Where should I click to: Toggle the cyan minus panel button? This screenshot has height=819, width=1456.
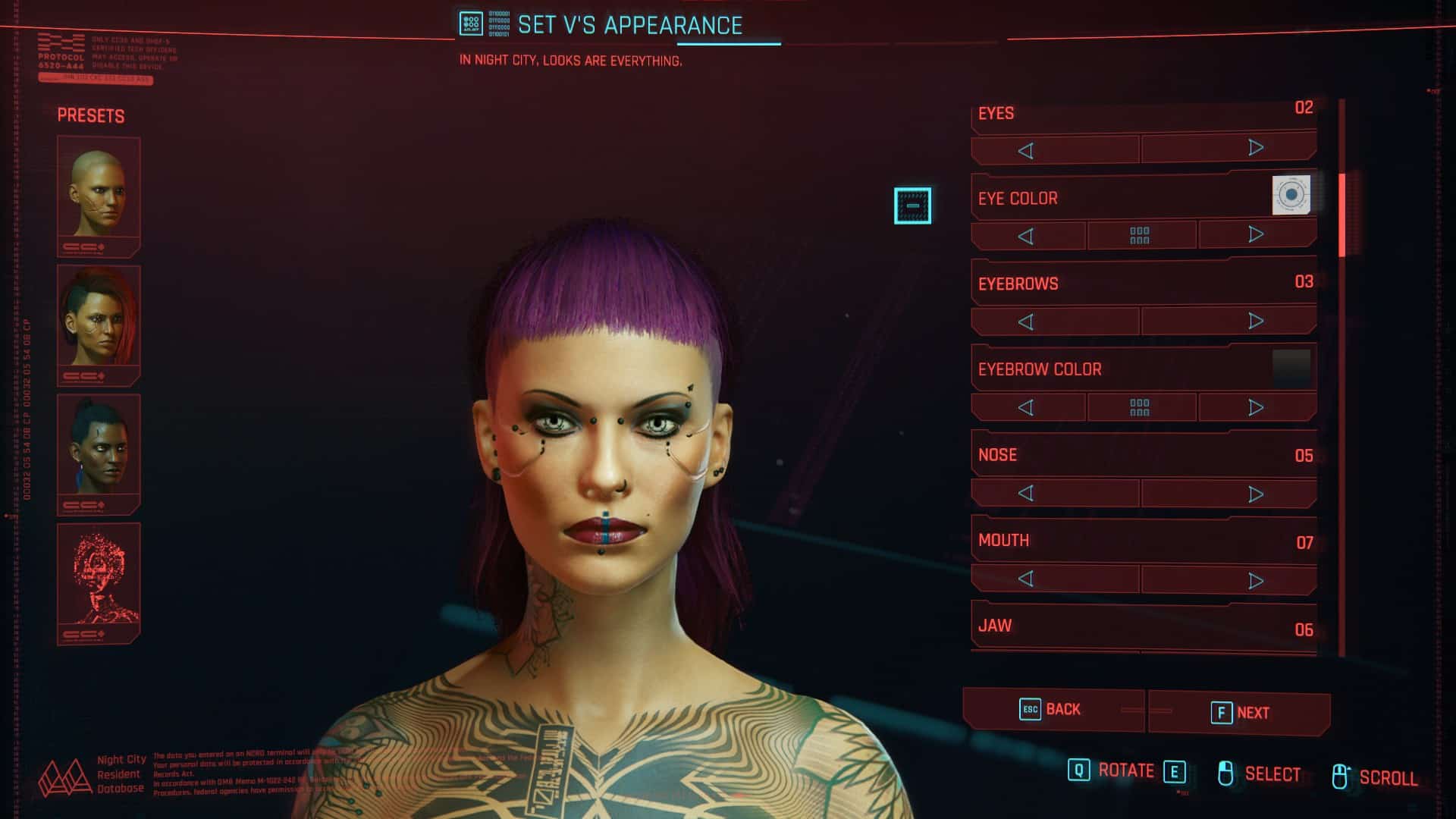(x=912, y=206)
